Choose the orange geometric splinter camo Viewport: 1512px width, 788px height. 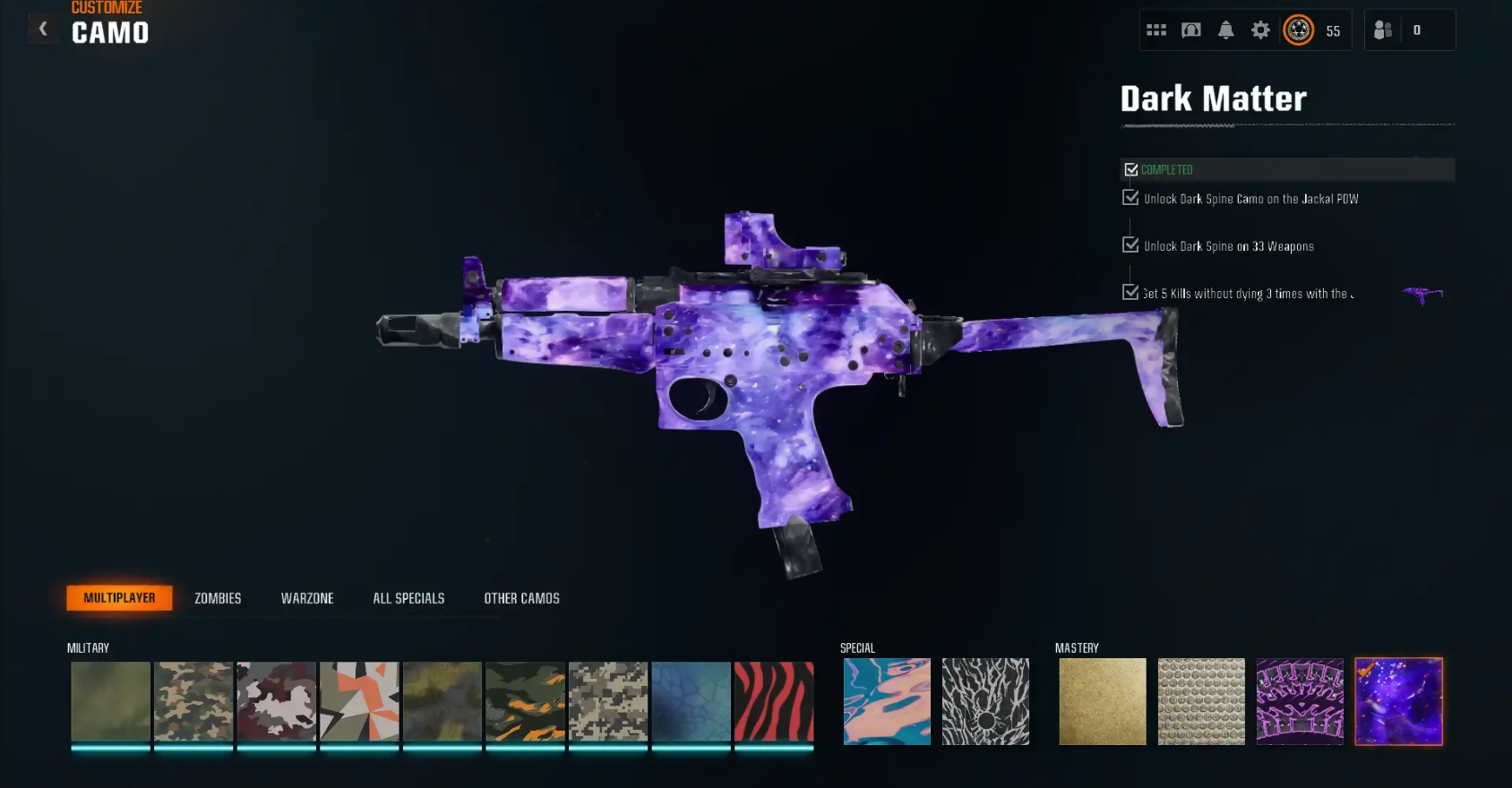coord(359,701)
